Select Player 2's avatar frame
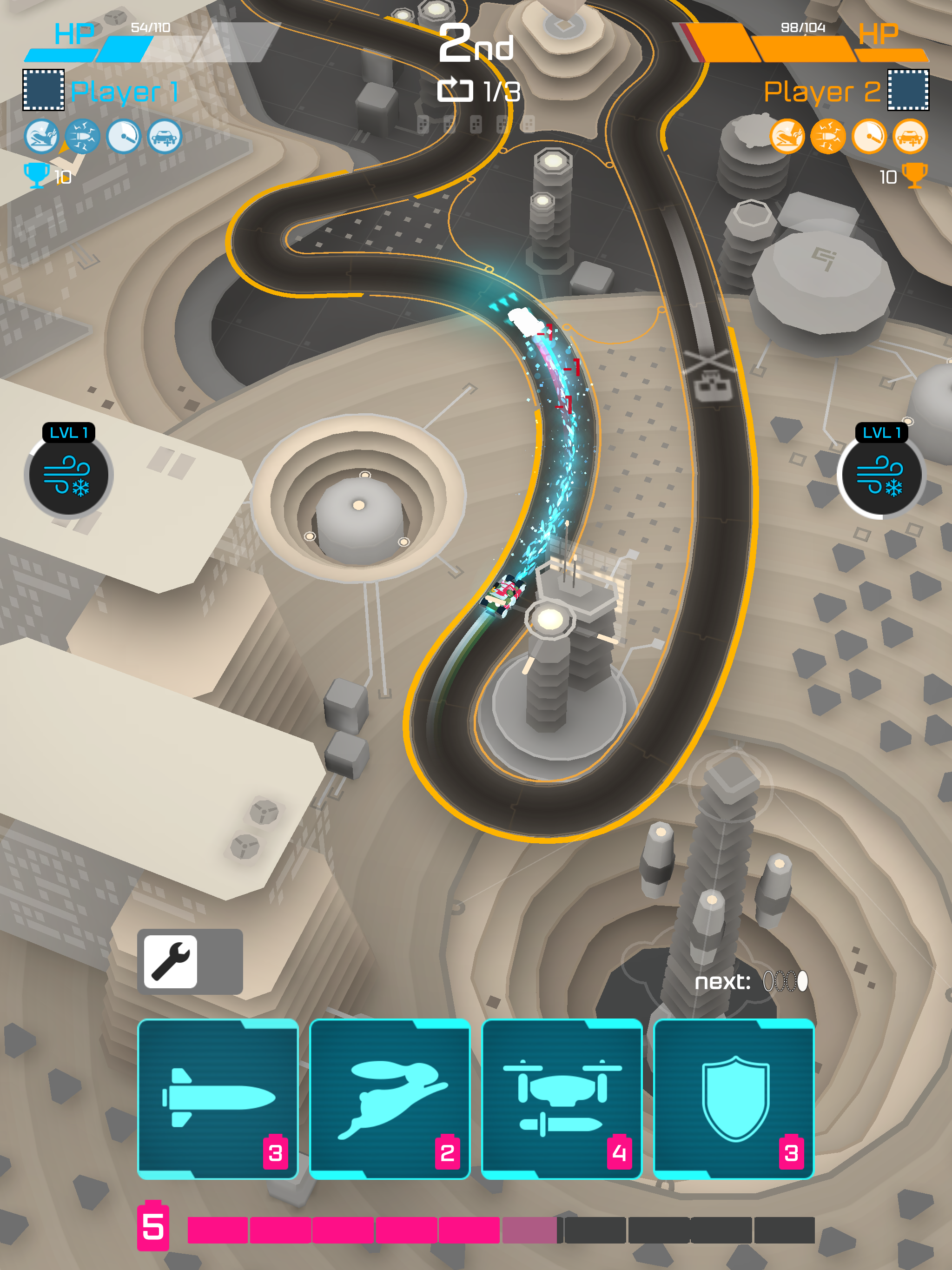Image resolution: width=952 pixels, height=1270 pixels. click(x=908, y=90)
